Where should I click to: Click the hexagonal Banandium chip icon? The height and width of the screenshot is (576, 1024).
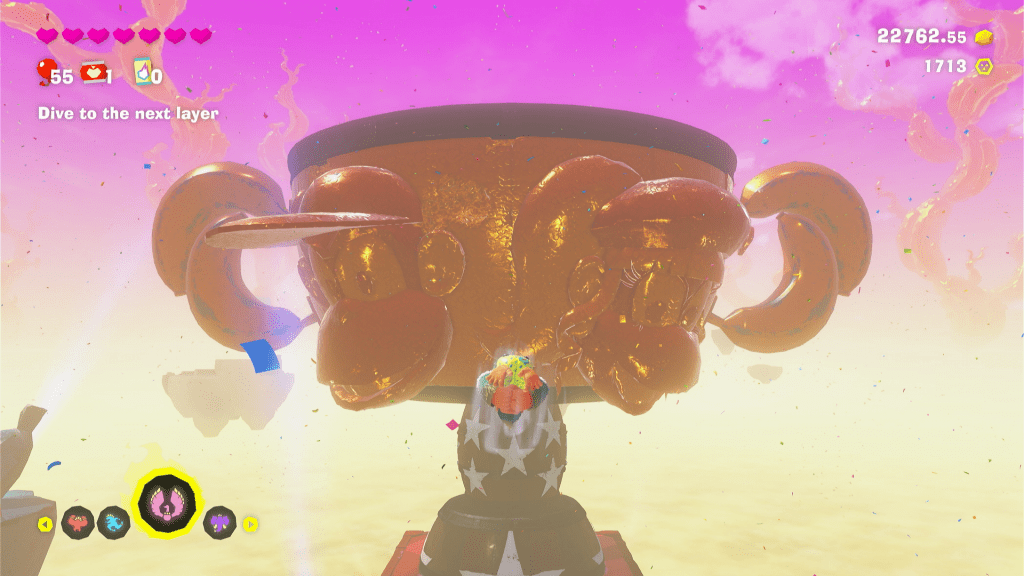(x=985, y=67)
